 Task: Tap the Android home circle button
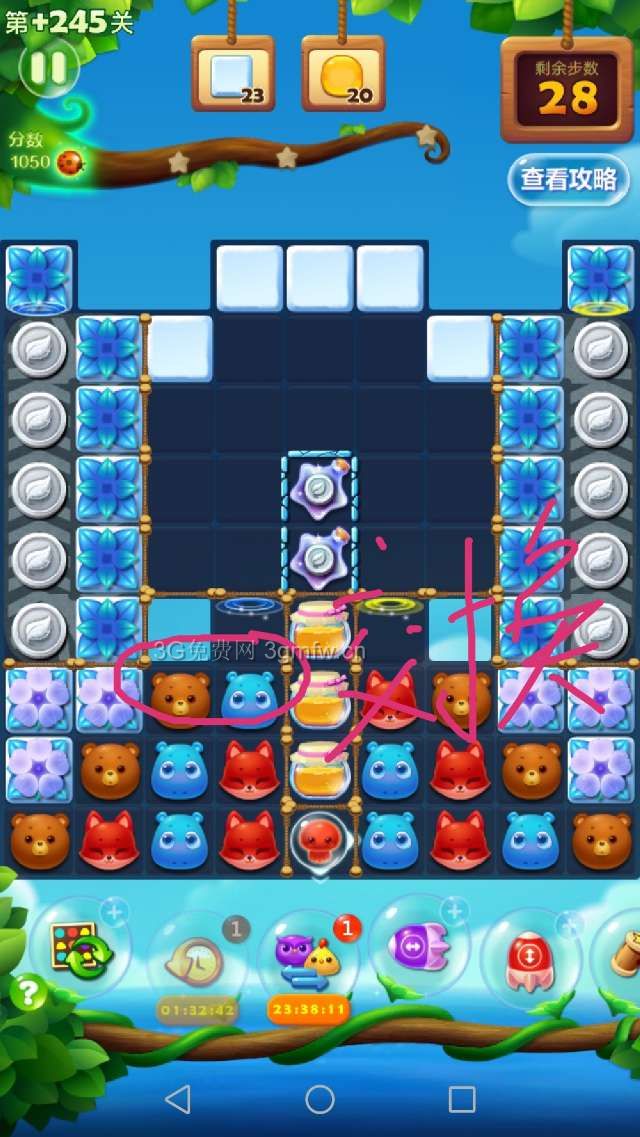point(320,1100)
